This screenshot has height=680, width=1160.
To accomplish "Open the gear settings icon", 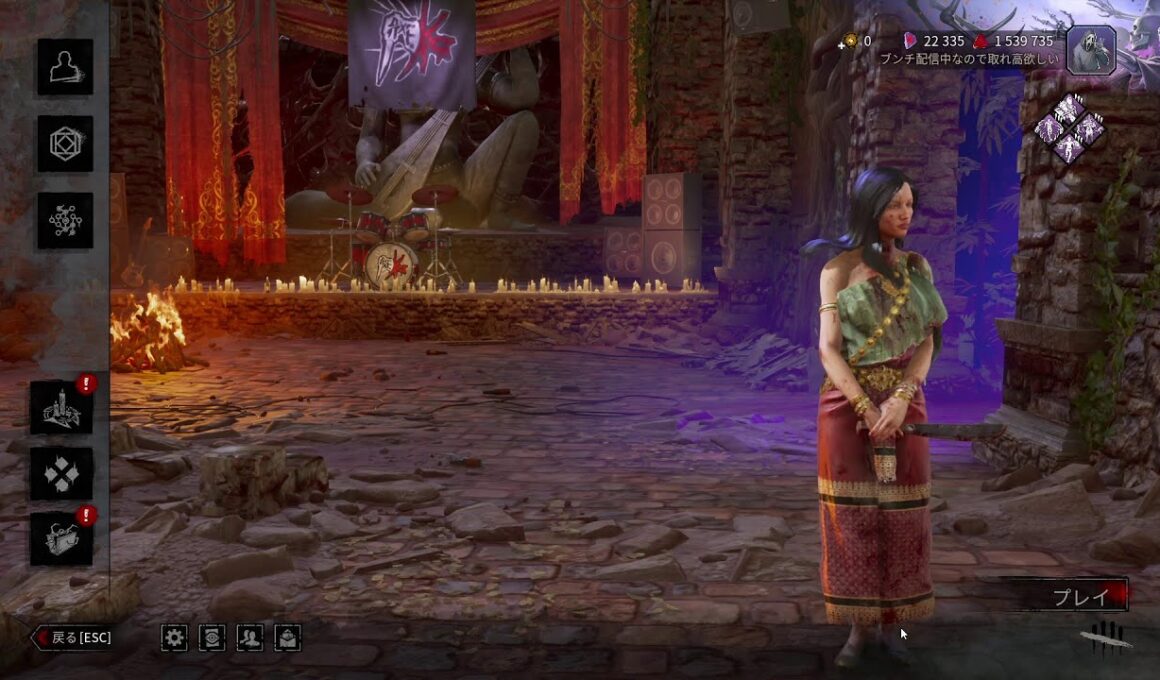I will pos(174,637).
